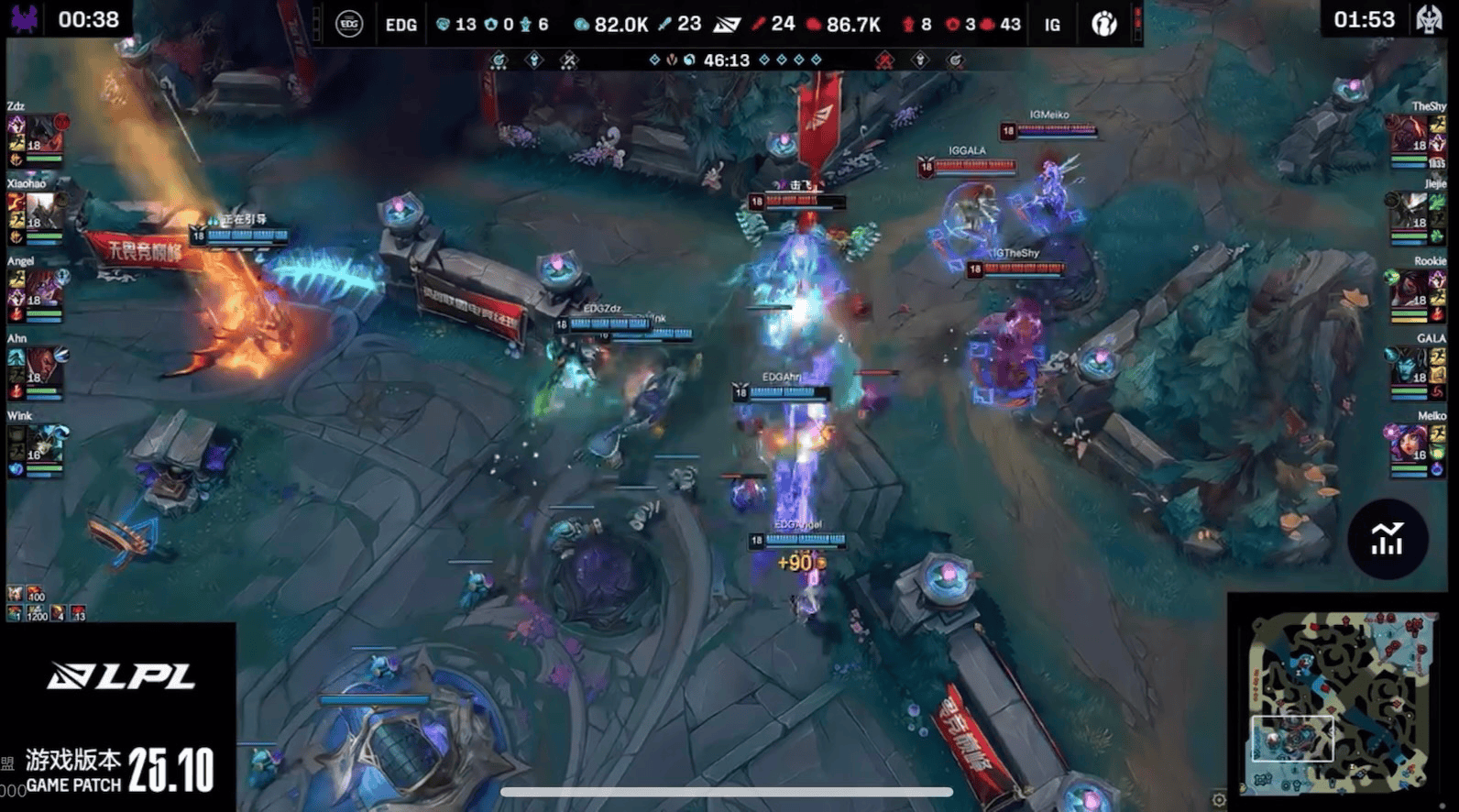Click on the minimap
1459x812 pixels.
pyautogui.click(x=1339, y=703)
